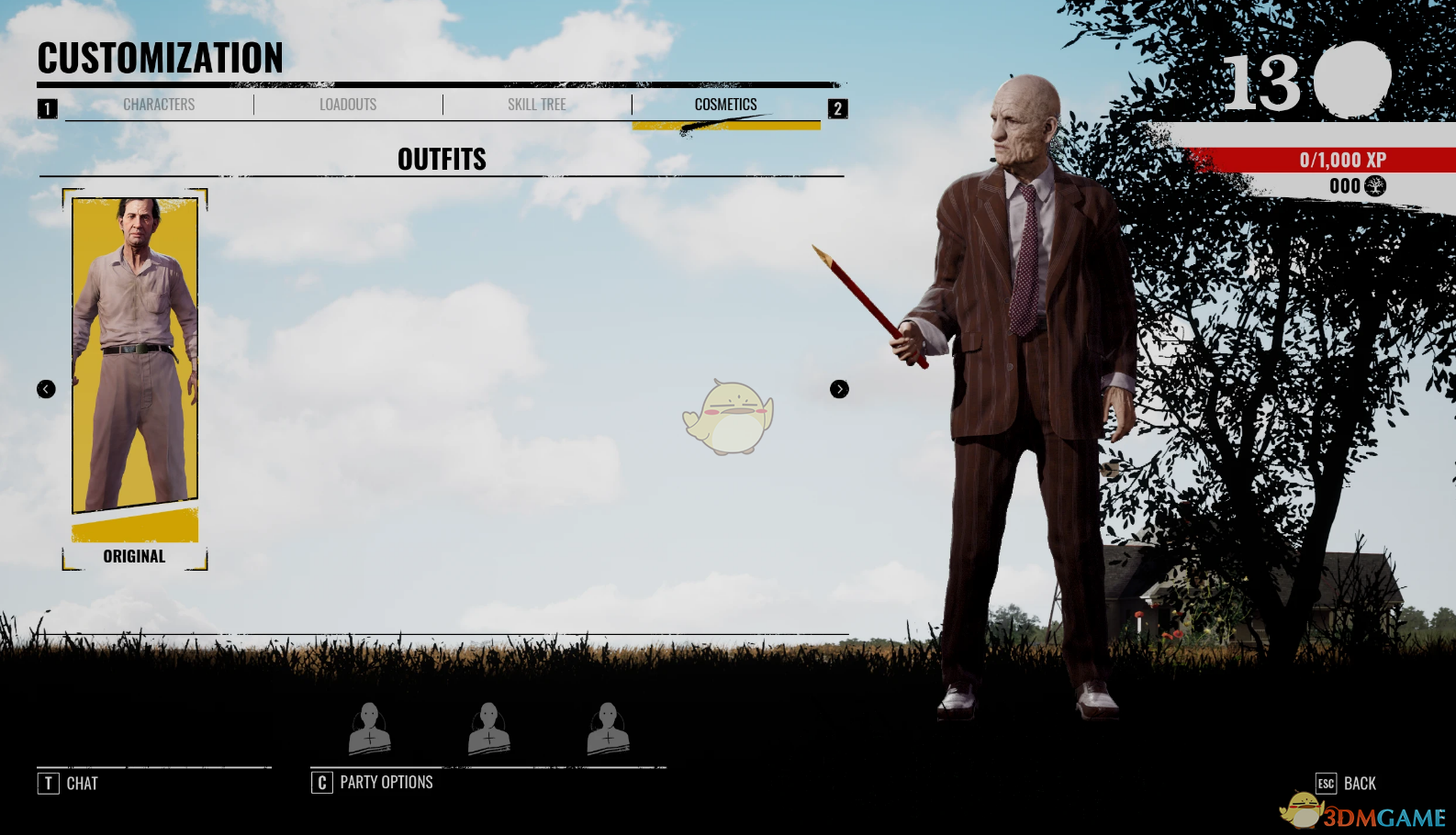
Task: Toggle the currently equipped outfit selection
Action: point(135,367)
